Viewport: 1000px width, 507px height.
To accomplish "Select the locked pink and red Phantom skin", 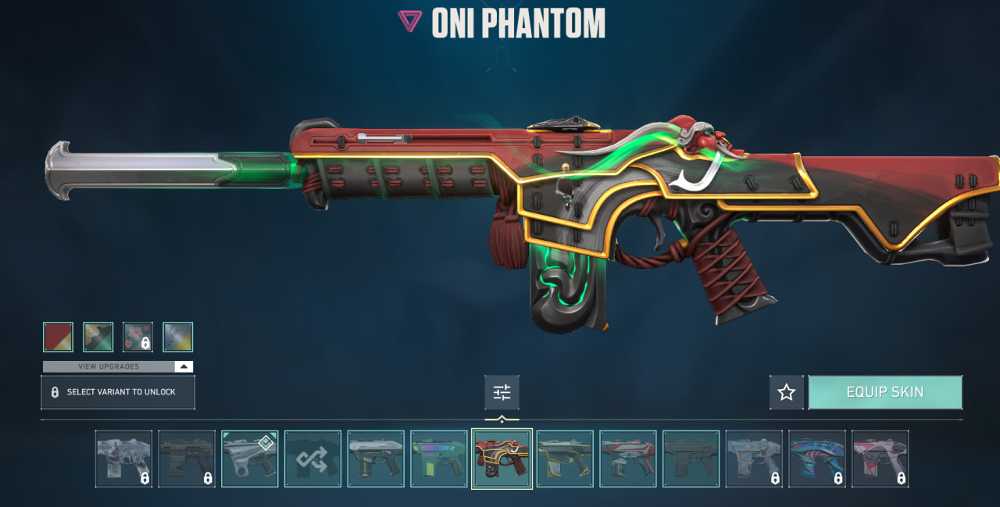I will coord(880,459).
